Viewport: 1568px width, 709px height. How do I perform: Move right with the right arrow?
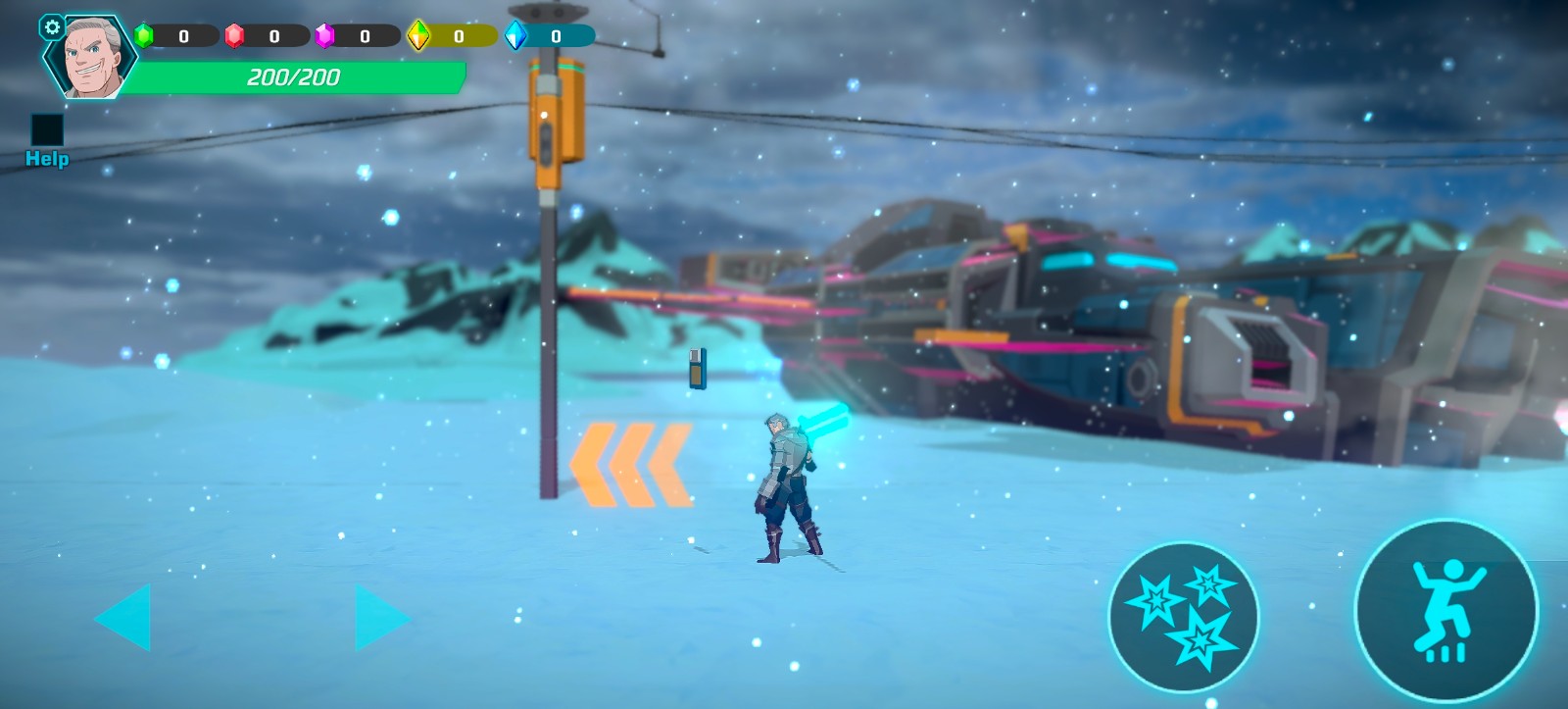[380, 618]
